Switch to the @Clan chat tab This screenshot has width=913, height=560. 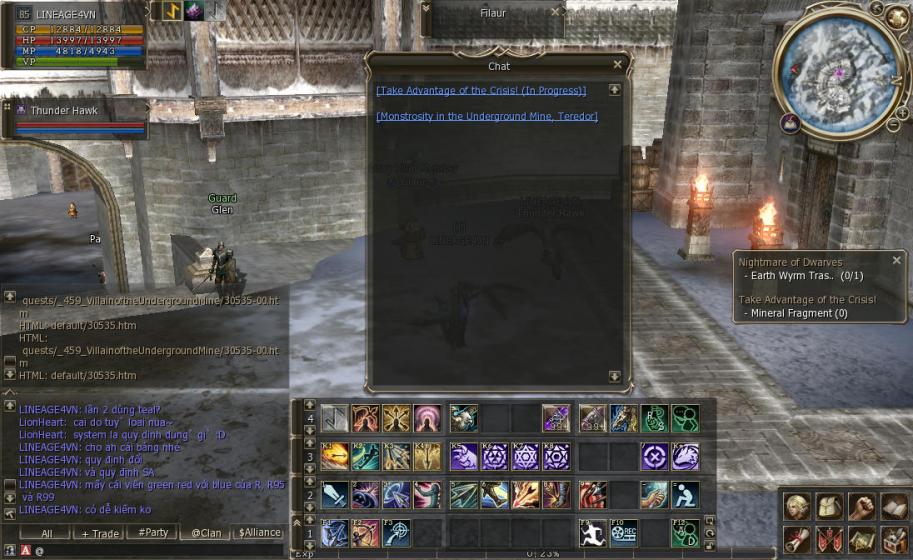(x=205, y=533)
